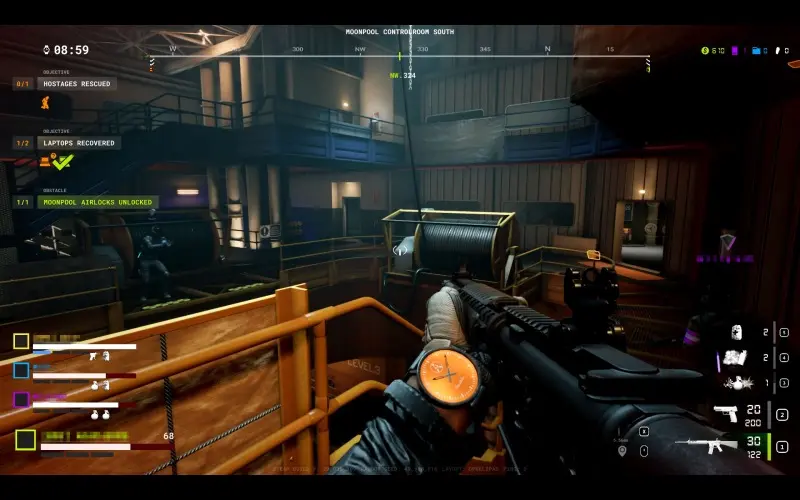Open the Laptops Recovered objective

coord(77,143)
